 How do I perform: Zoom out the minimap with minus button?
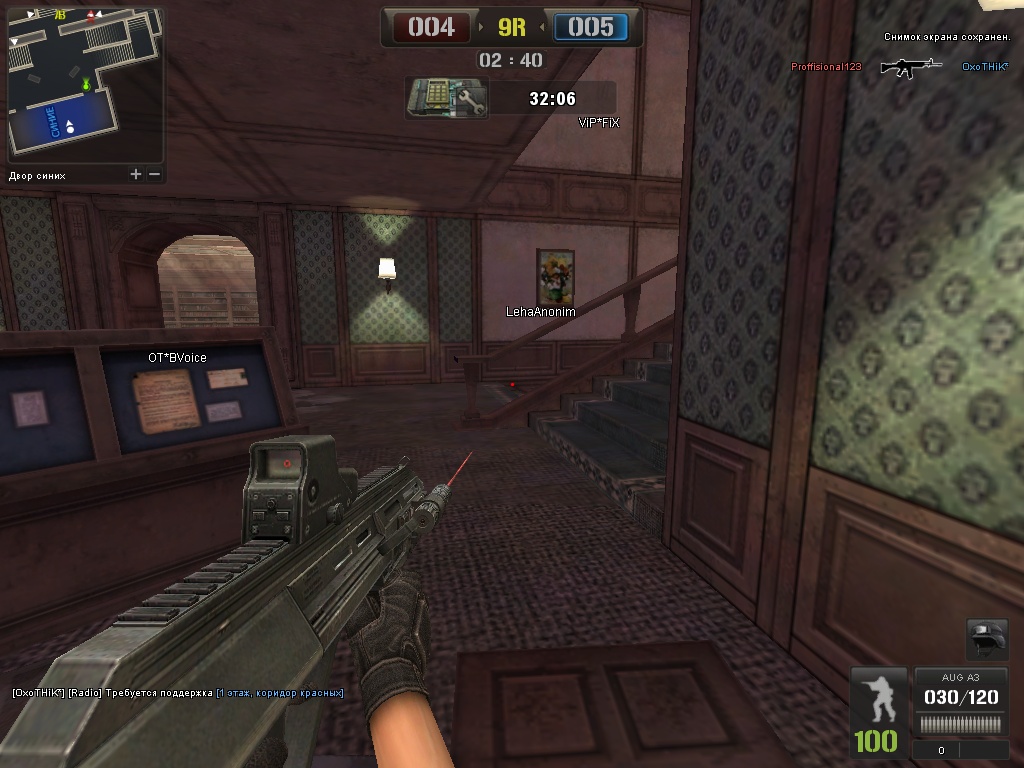pos(154,174)
